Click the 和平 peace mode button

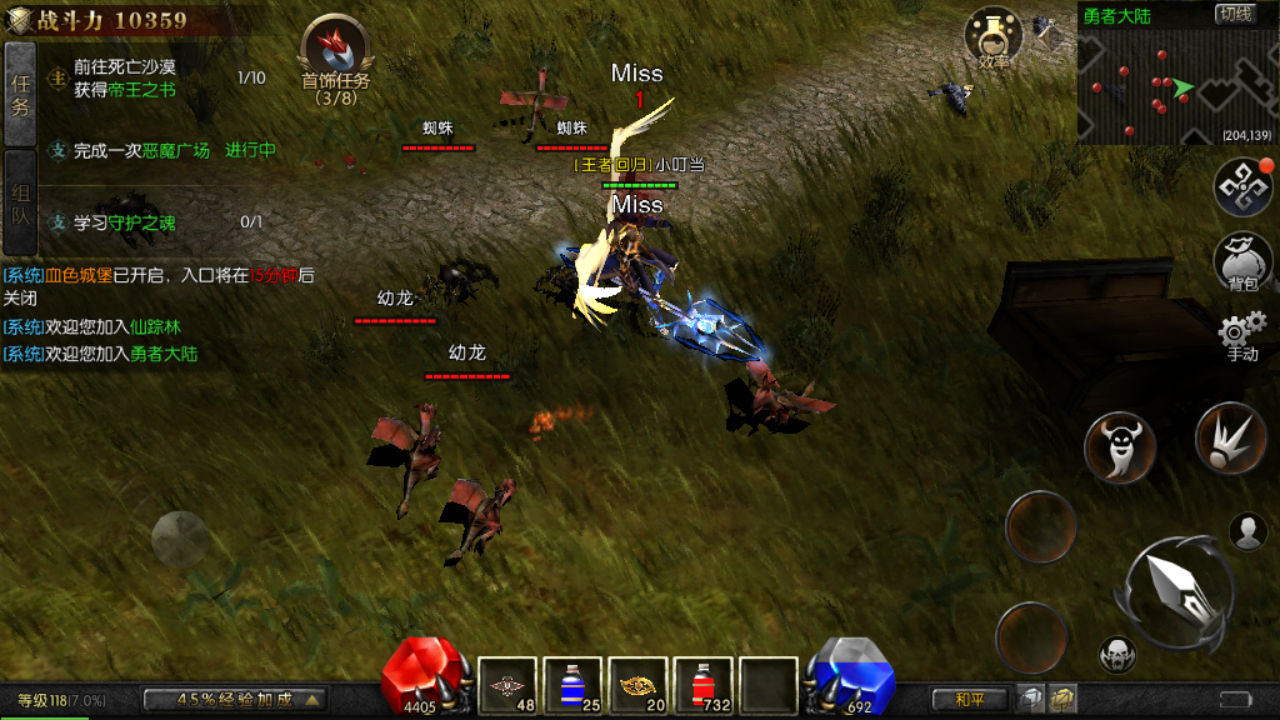pos(970,699)
